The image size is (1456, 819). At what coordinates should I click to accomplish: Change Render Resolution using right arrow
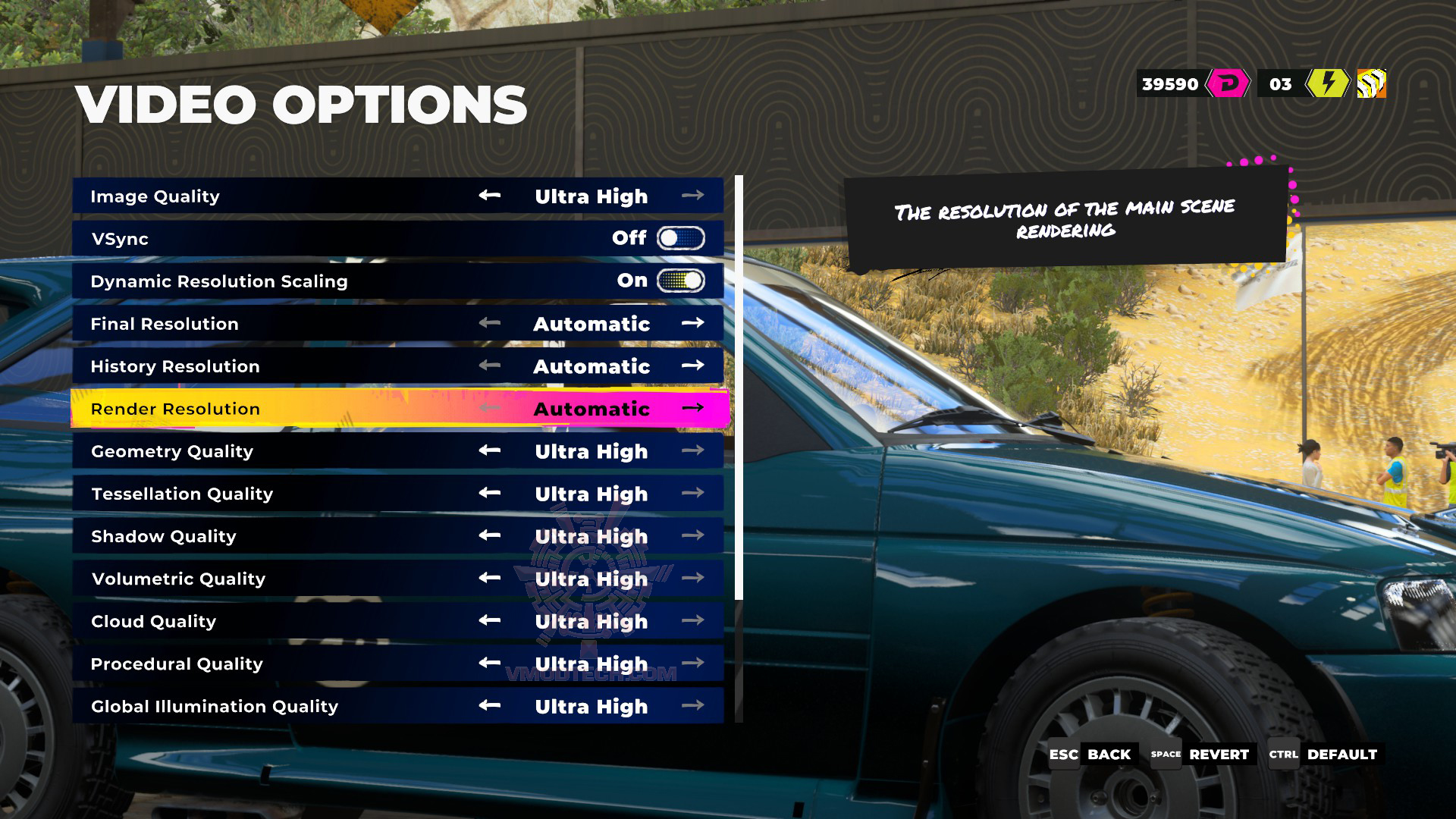point(692,408)
